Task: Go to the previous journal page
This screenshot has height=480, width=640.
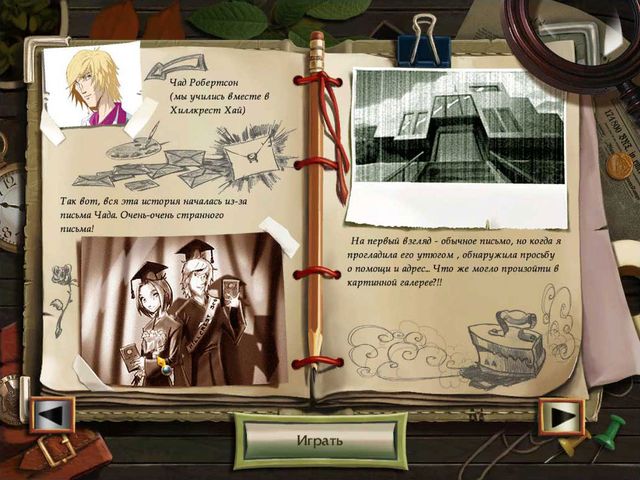Action: (52, 415)
